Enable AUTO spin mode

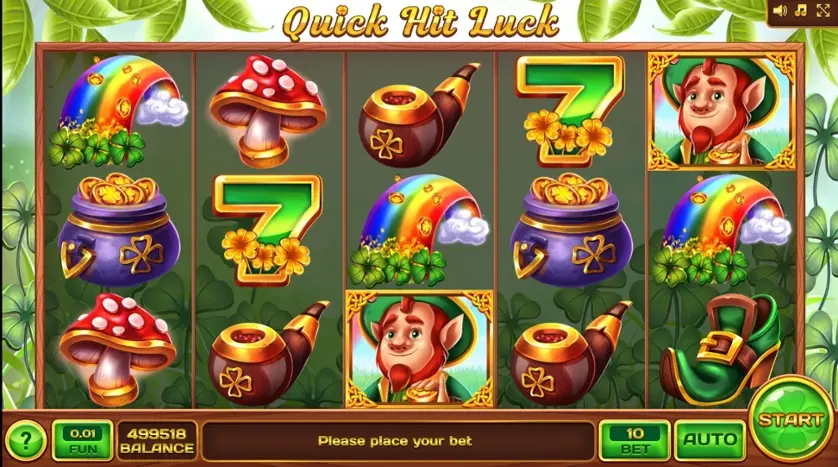709,438
